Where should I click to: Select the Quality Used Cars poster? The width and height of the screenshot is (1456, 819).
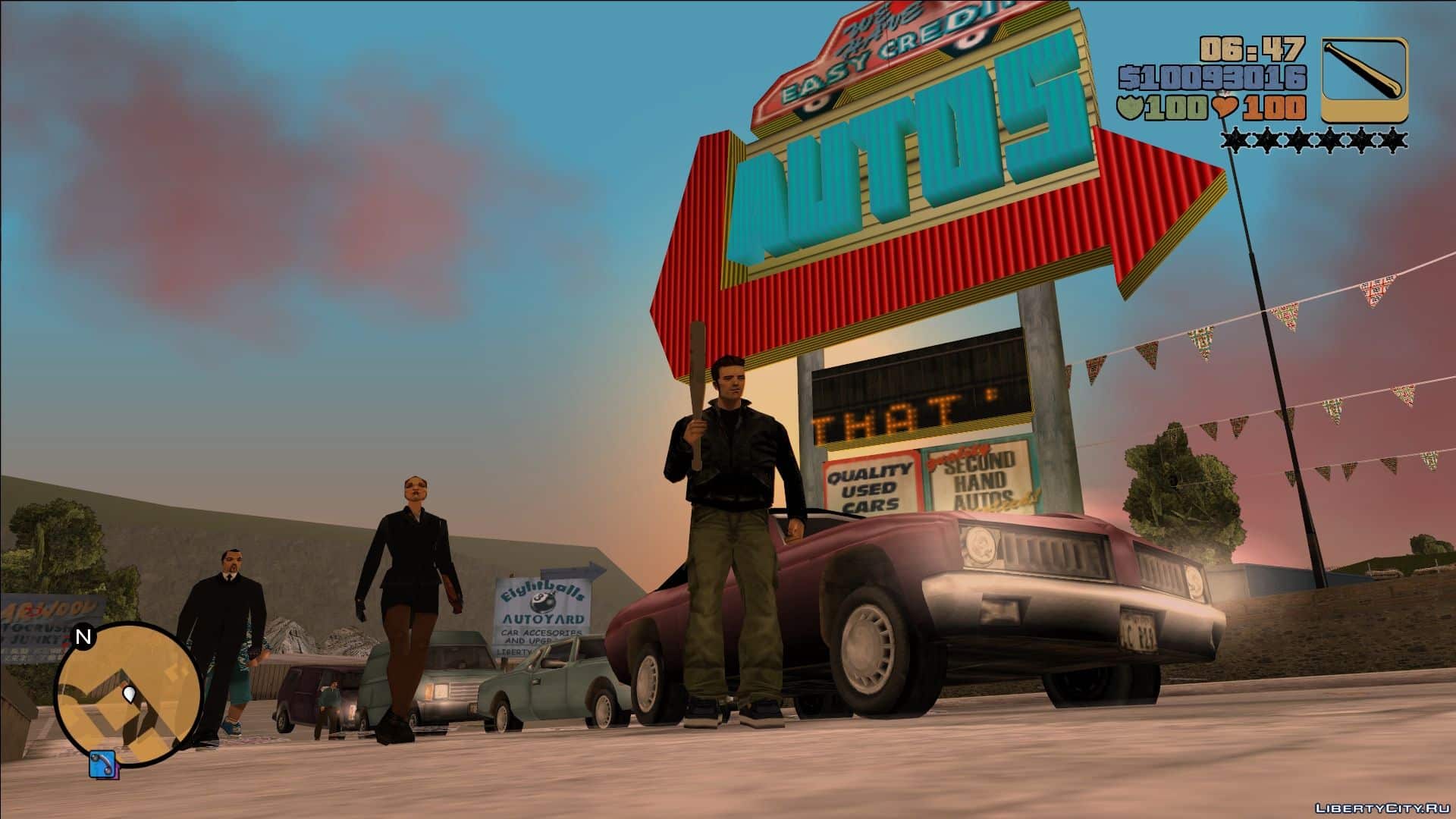click(x=869, y=484)
